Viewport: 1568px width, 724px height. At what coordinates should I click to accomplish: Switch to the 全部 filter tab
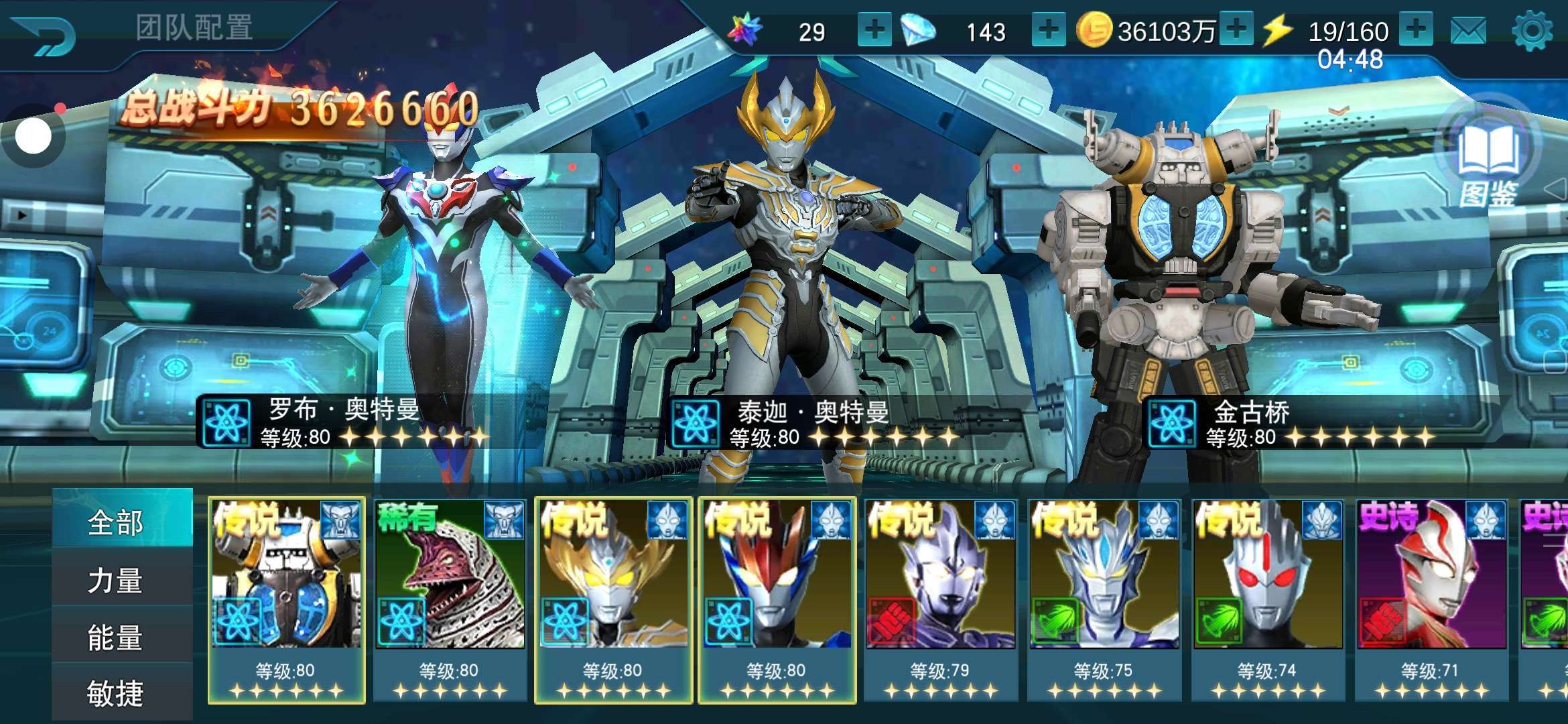[115, 522]
